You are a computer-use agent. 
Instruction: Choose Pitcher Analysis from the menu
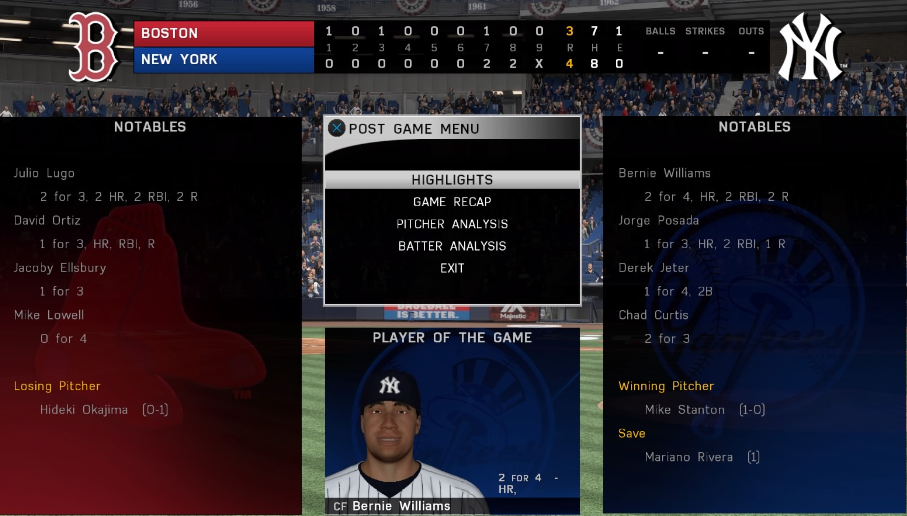point(452,224)
